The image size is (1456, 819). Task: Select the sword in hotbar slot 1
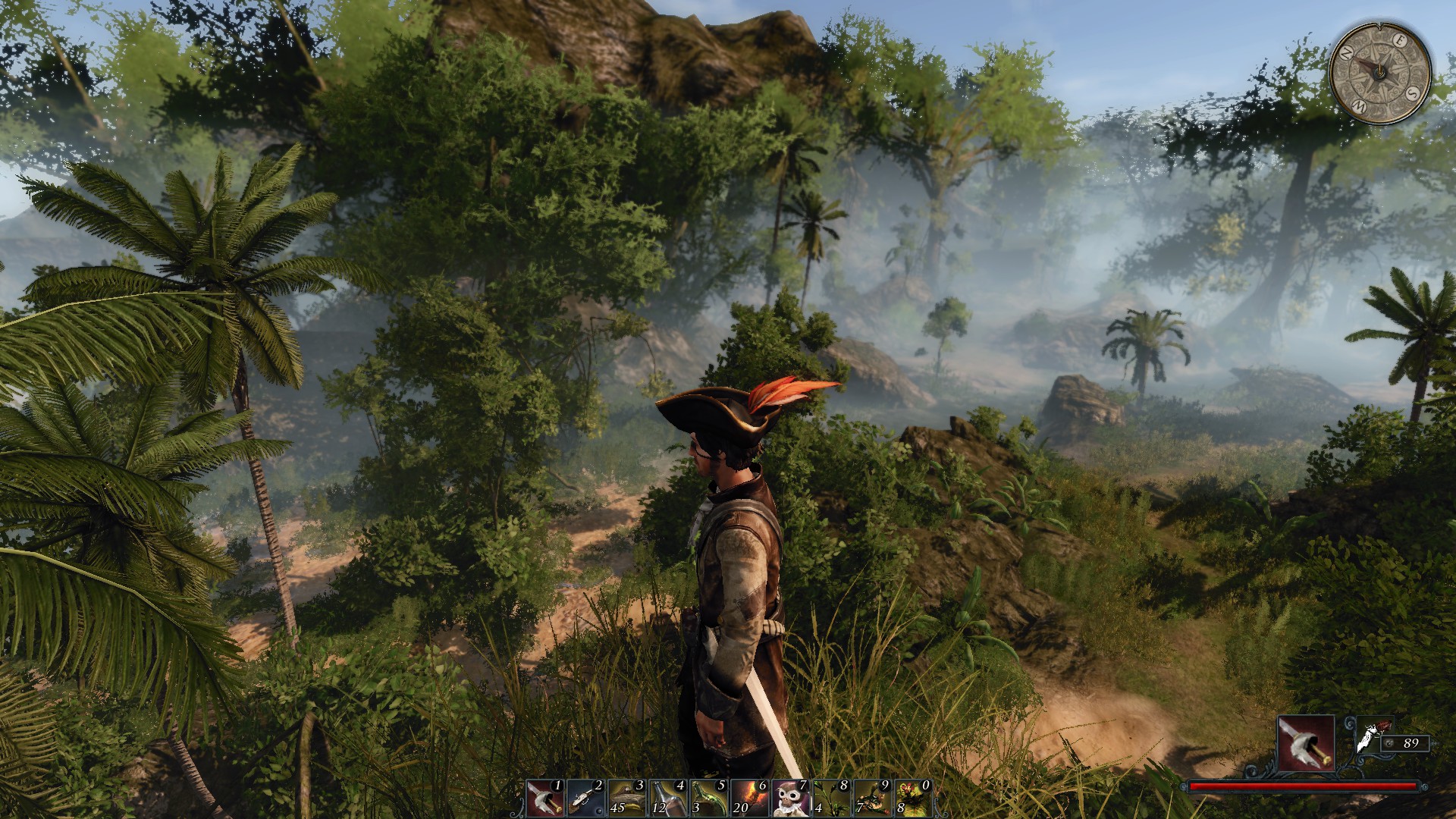point(545,798)
